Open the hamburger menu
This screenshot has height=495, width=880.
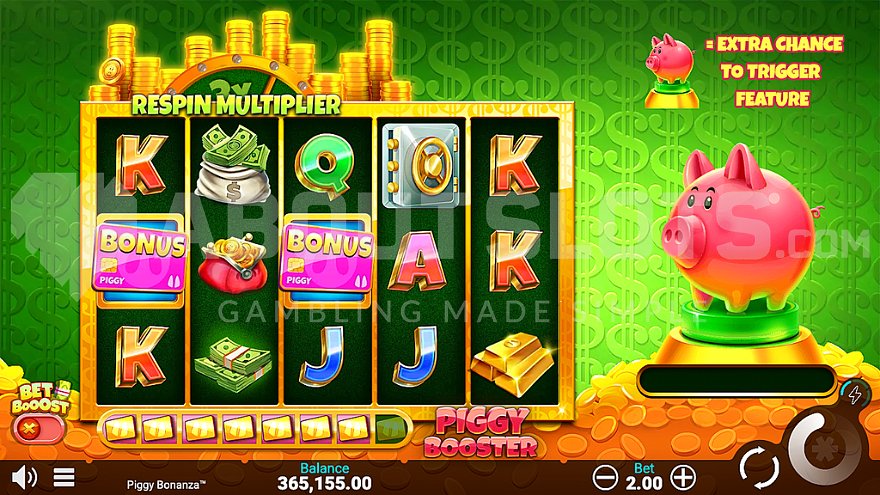pos(64,477)
